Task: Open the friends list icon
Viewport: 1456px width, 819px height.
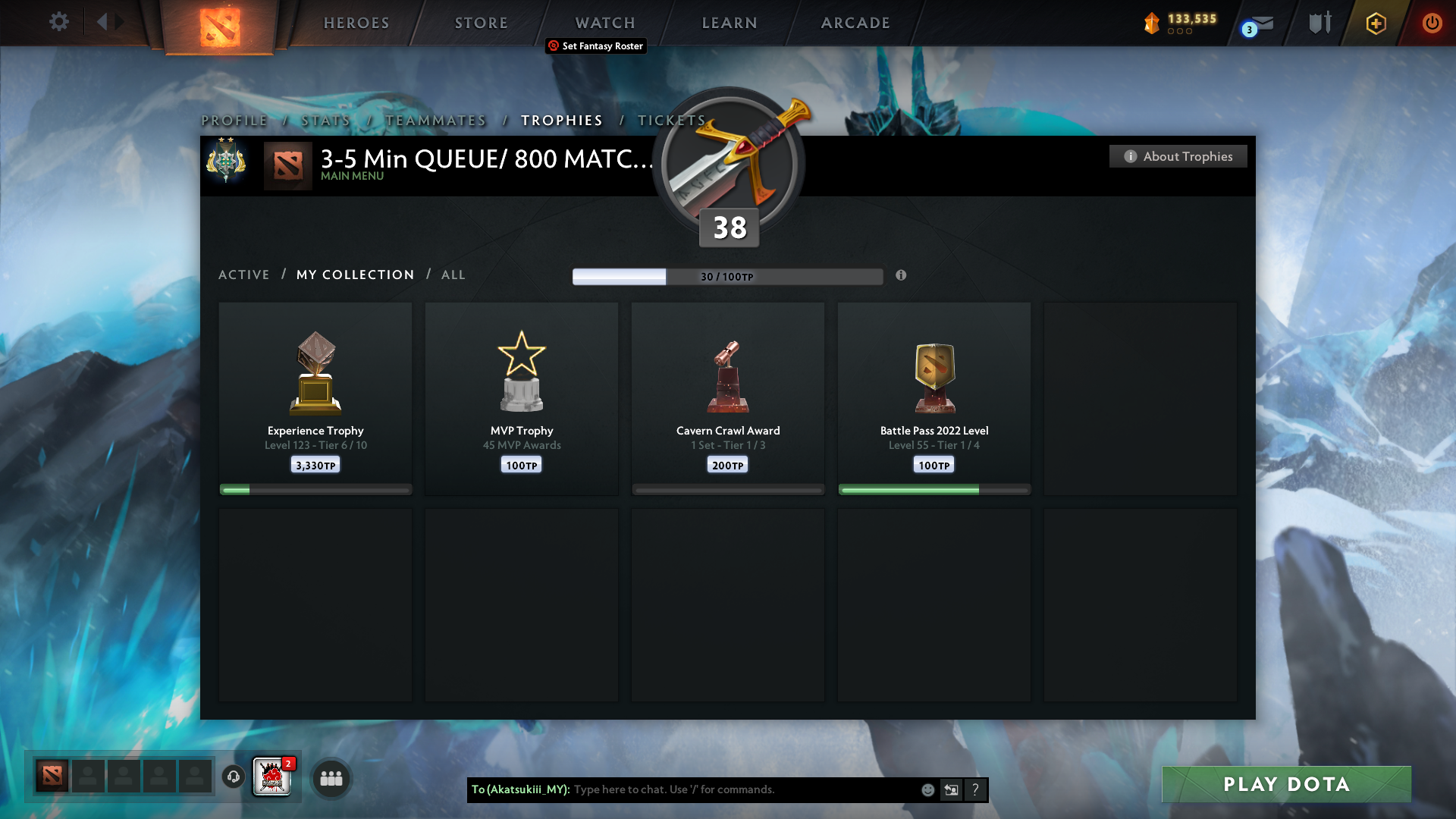Action: (x=331, y=778)
